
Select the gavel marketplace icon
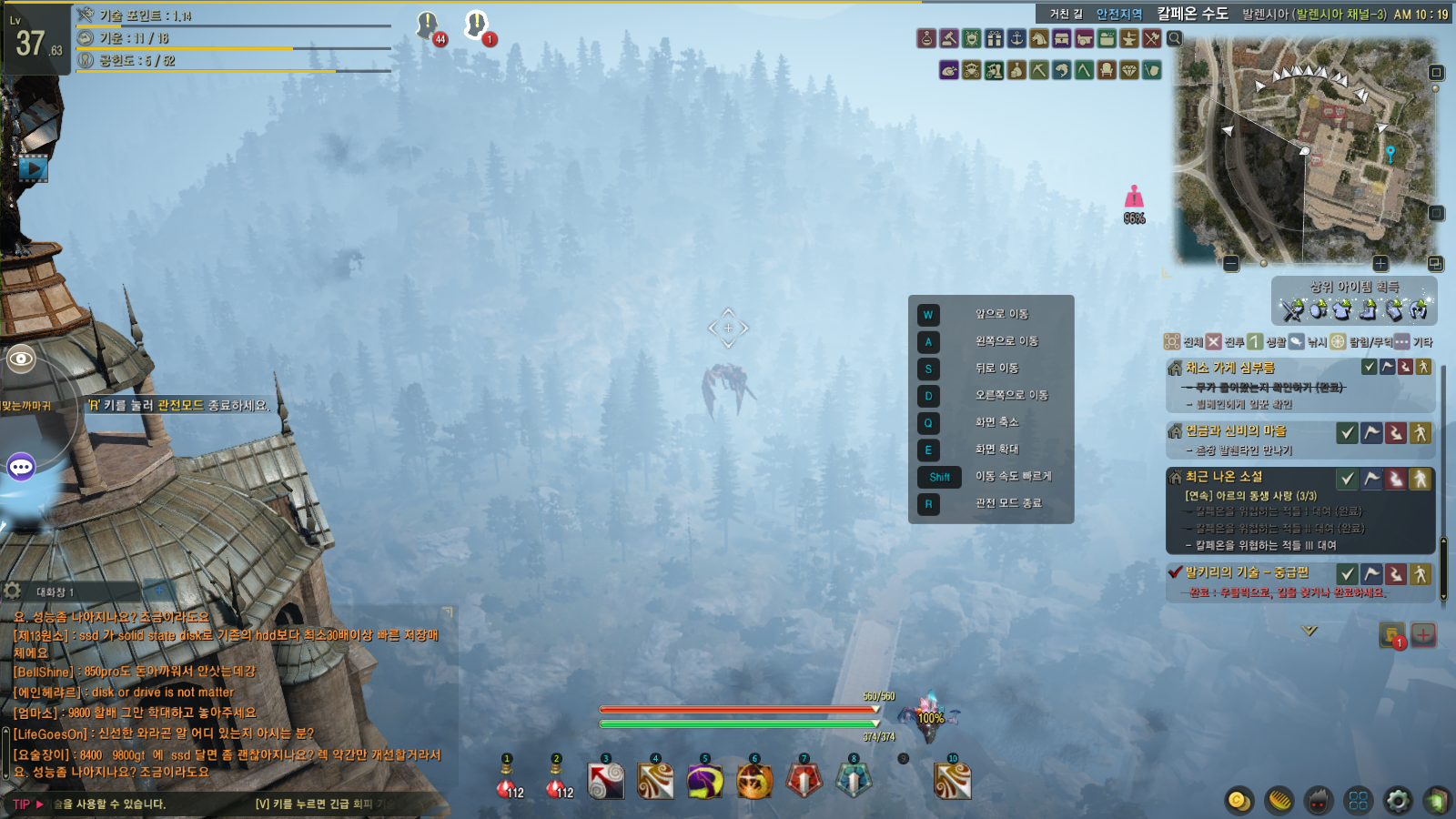[949, 38]
